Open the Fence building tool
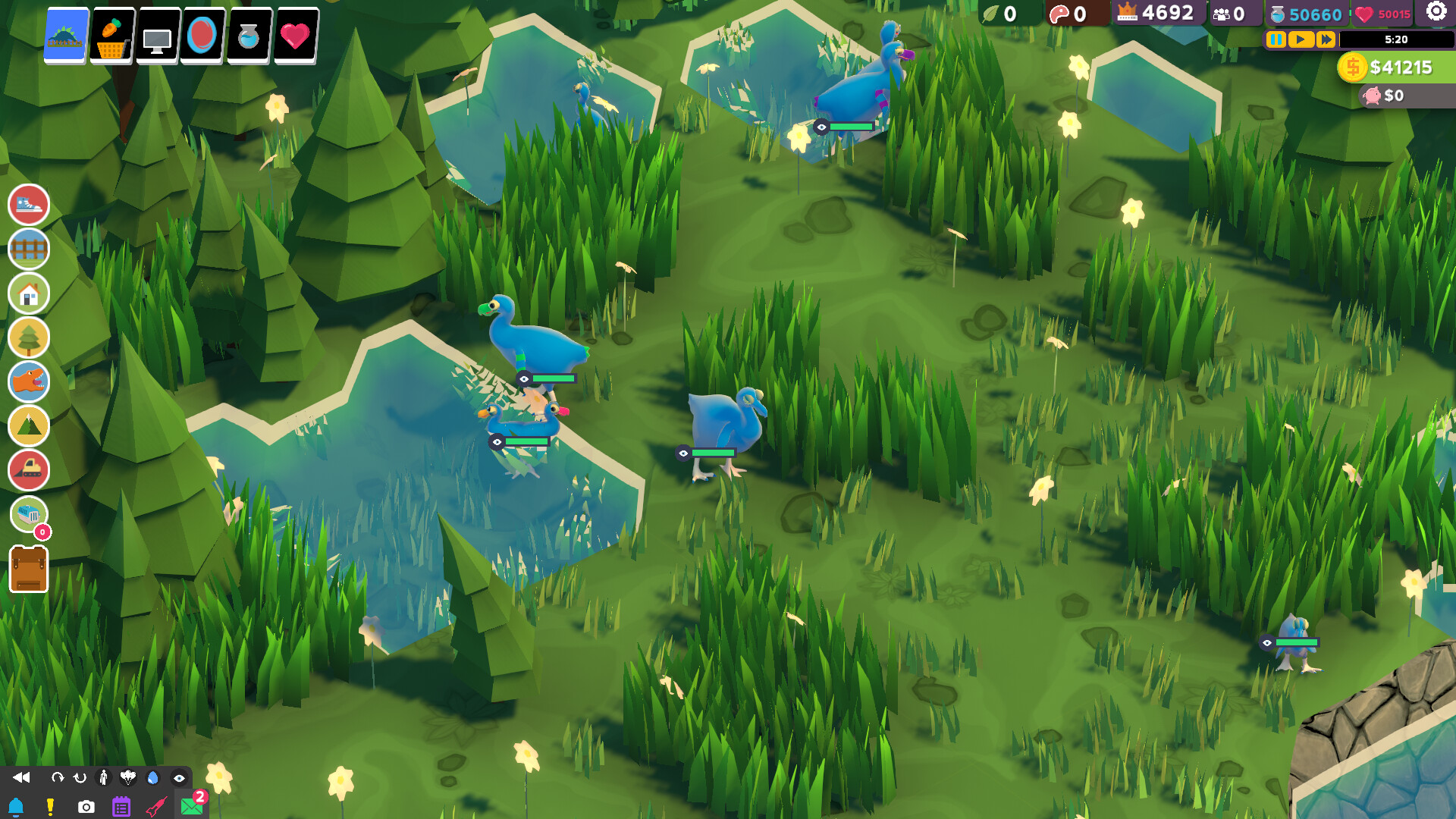This screenshot has width=1456, height=819. pos(29,248)
